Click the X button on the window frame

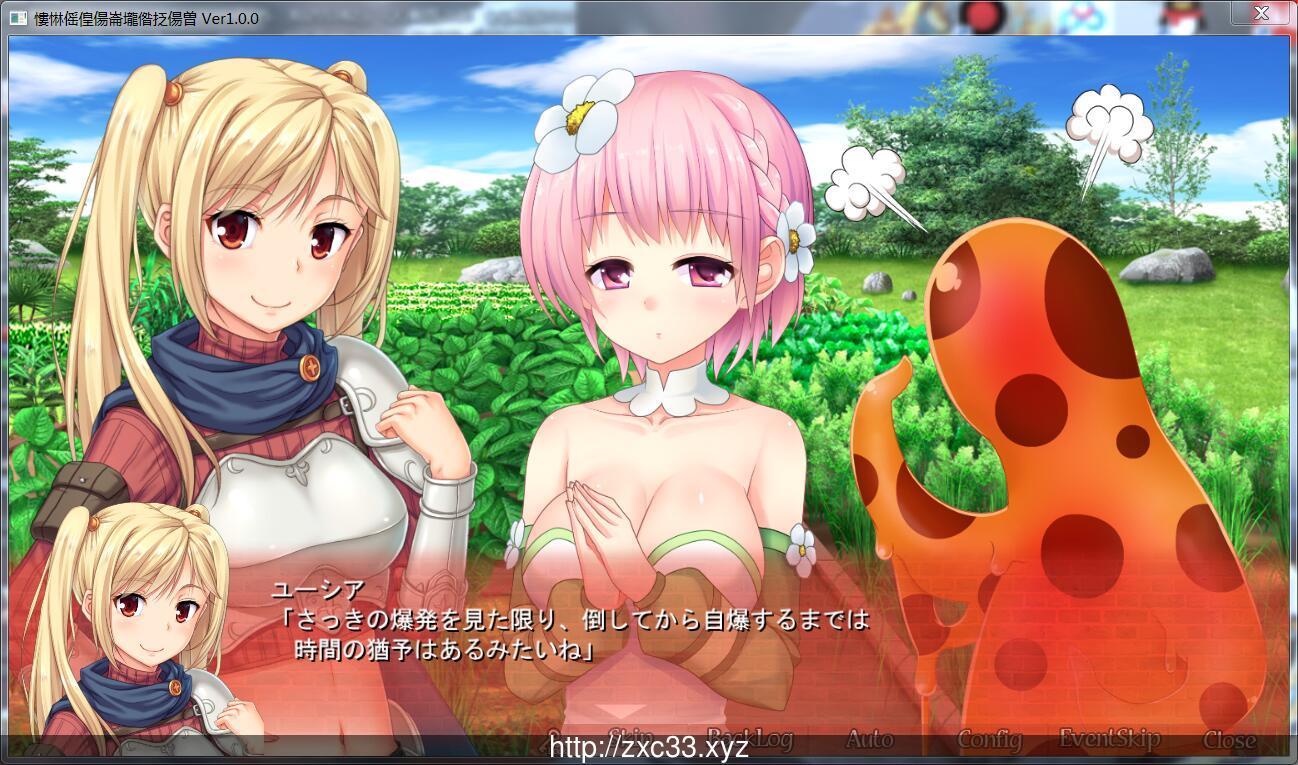tap(1261, 13)
